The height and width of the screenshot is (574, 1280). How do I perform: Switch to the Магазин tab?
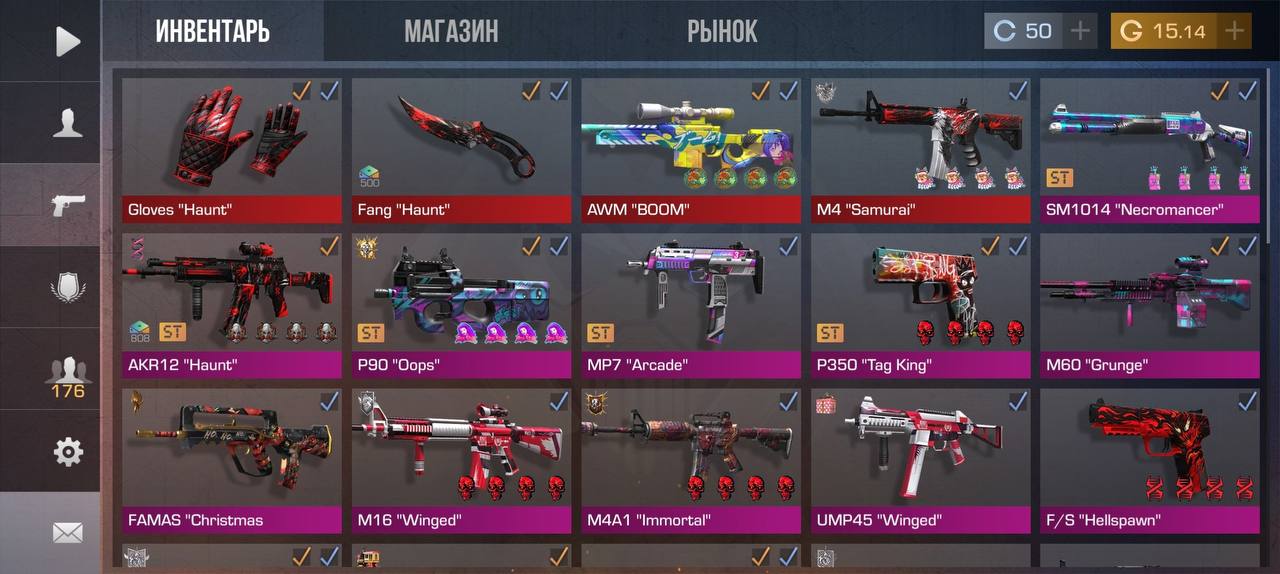coord(451,32)
